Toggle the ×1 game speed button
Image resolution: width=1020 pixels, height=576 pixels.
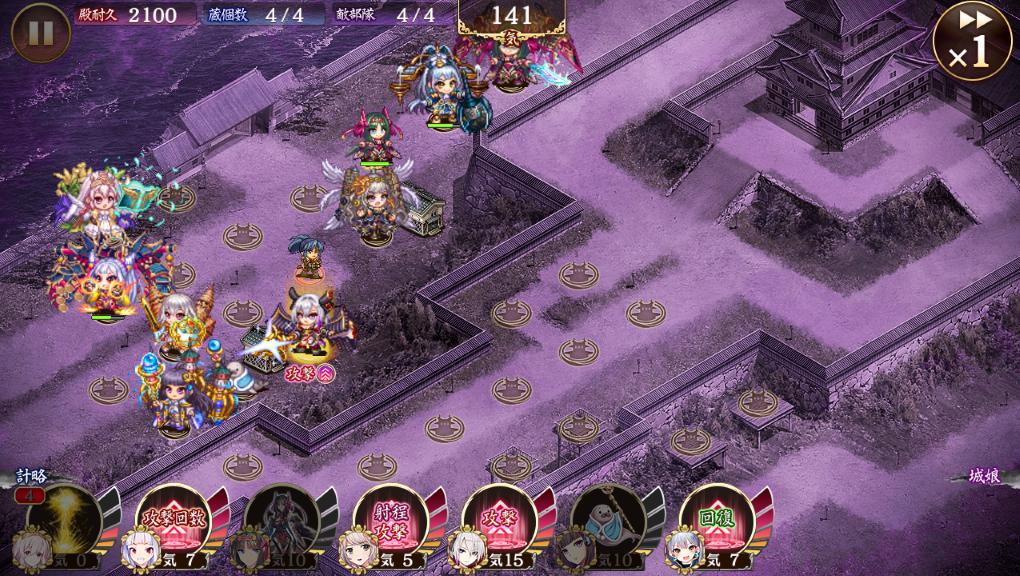[971, 40]
